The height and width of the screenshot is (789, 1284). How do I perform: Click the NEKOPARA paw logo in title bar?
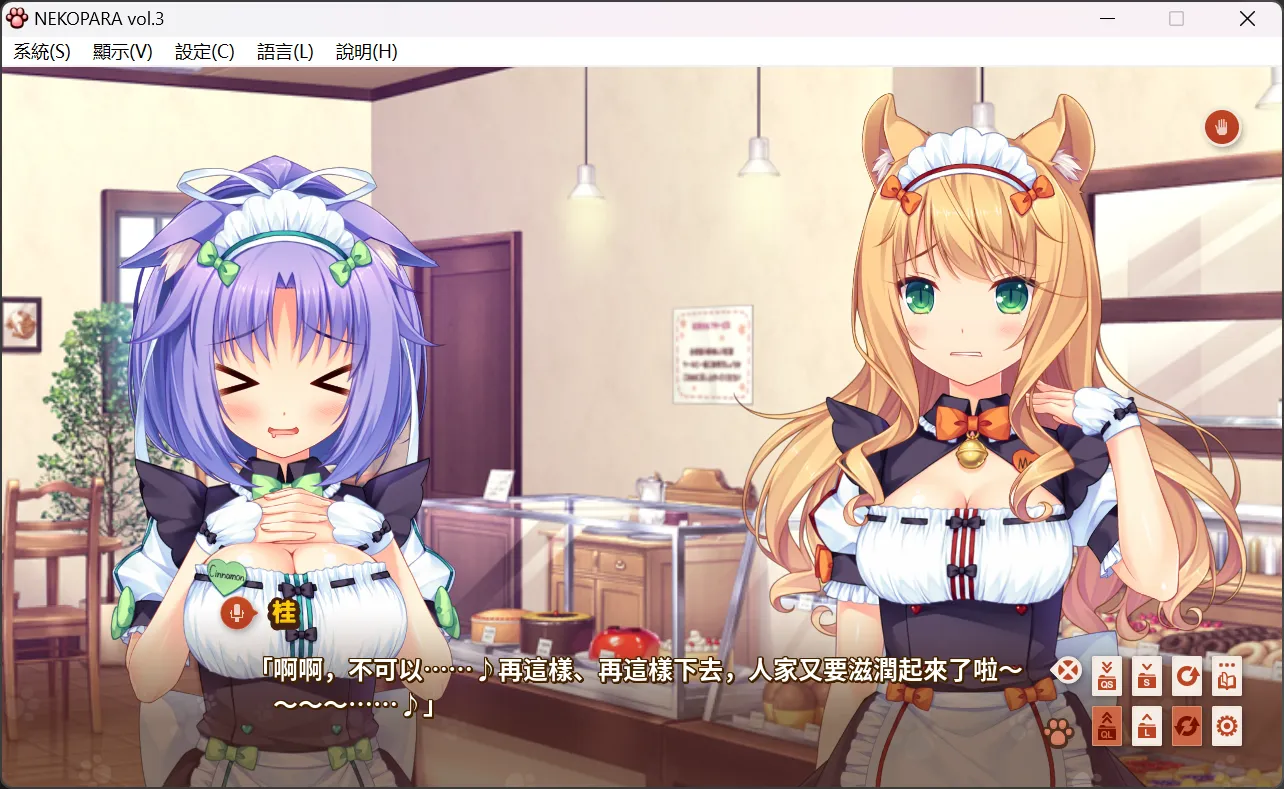[18, 17]
